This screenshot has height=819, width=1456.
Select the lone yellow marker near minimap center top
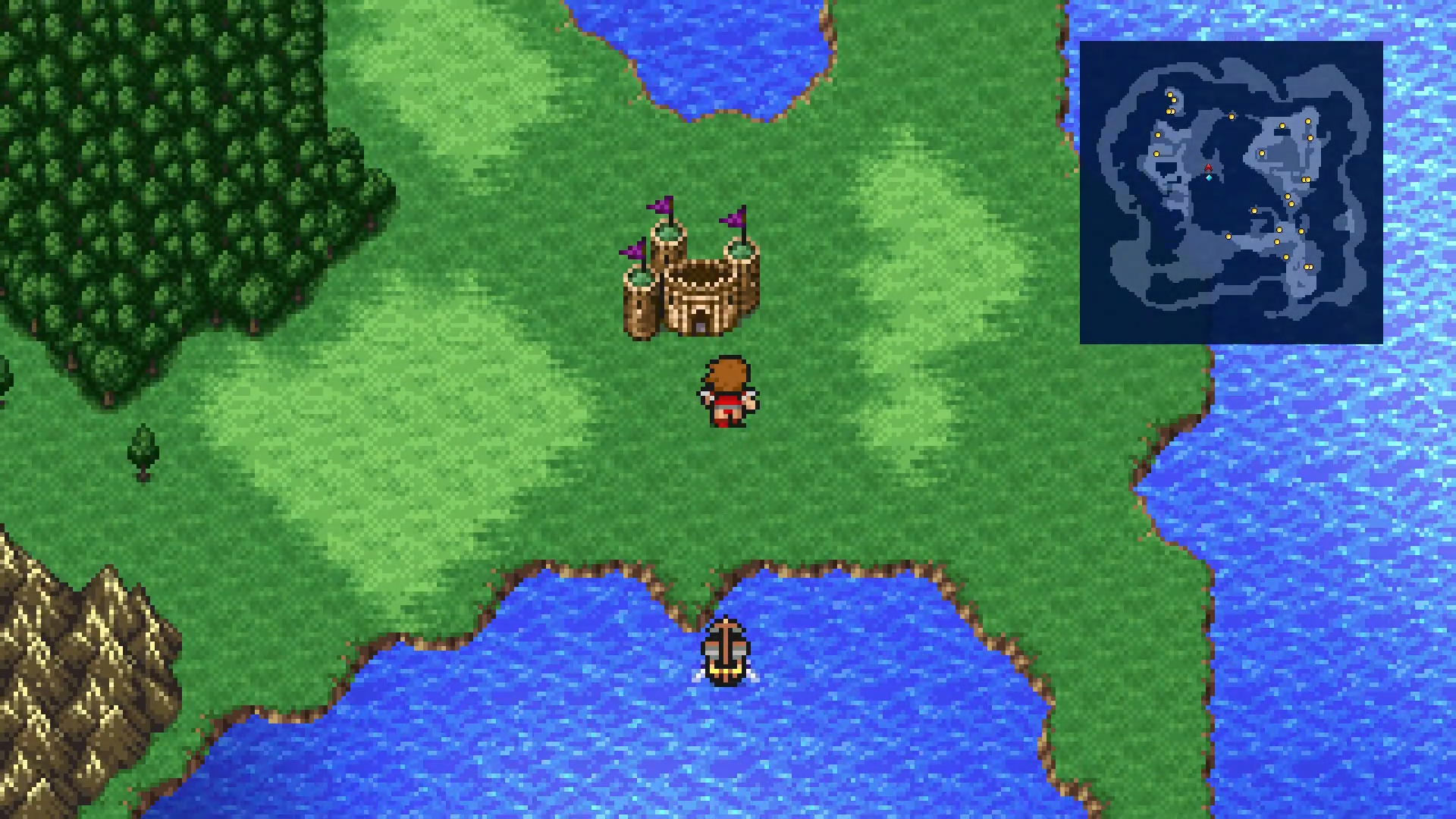click(1231, 115)
